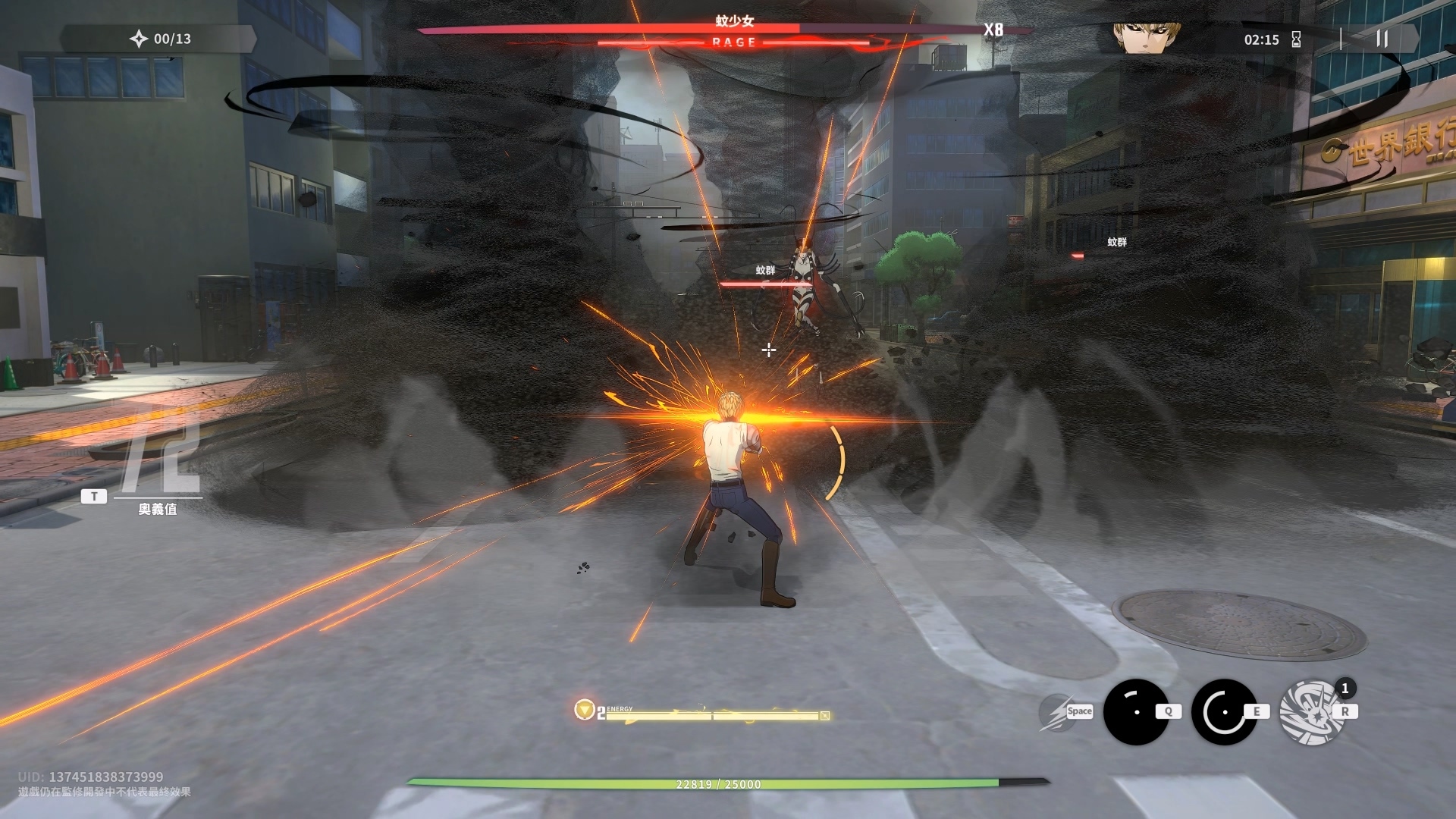
Task: Pause the battle with the pause button
Action: click(1382, 39)
